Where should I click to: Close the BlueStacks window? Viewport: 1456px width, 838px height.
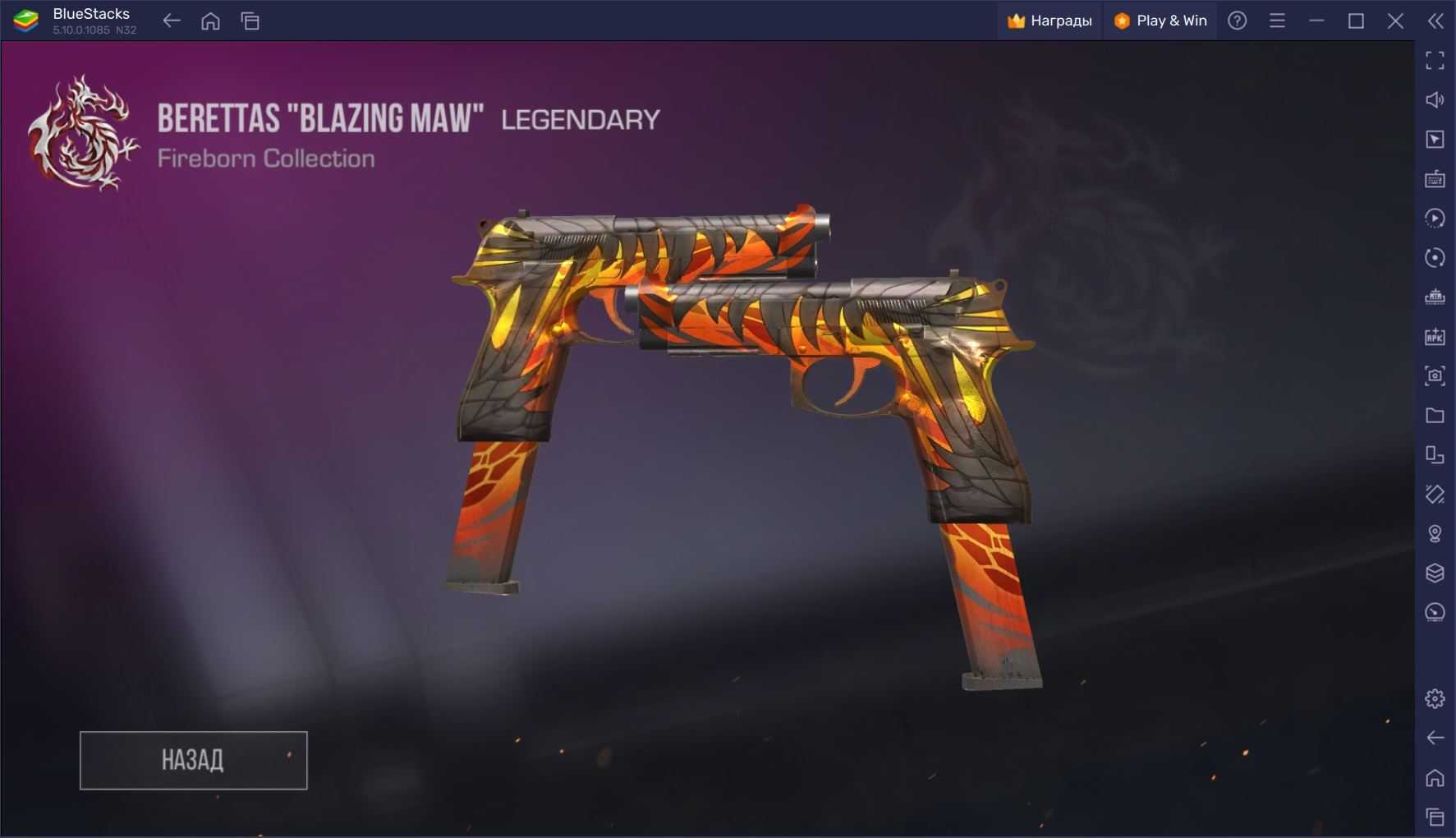click(1395, 21)
